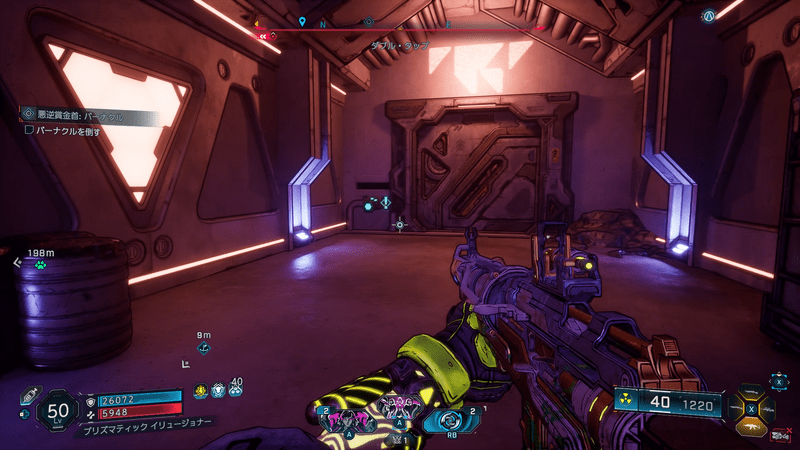The height and width of the screenshot is (450, 800).
Task: Click the Vault symbol icon in corner
Action: 709,17
